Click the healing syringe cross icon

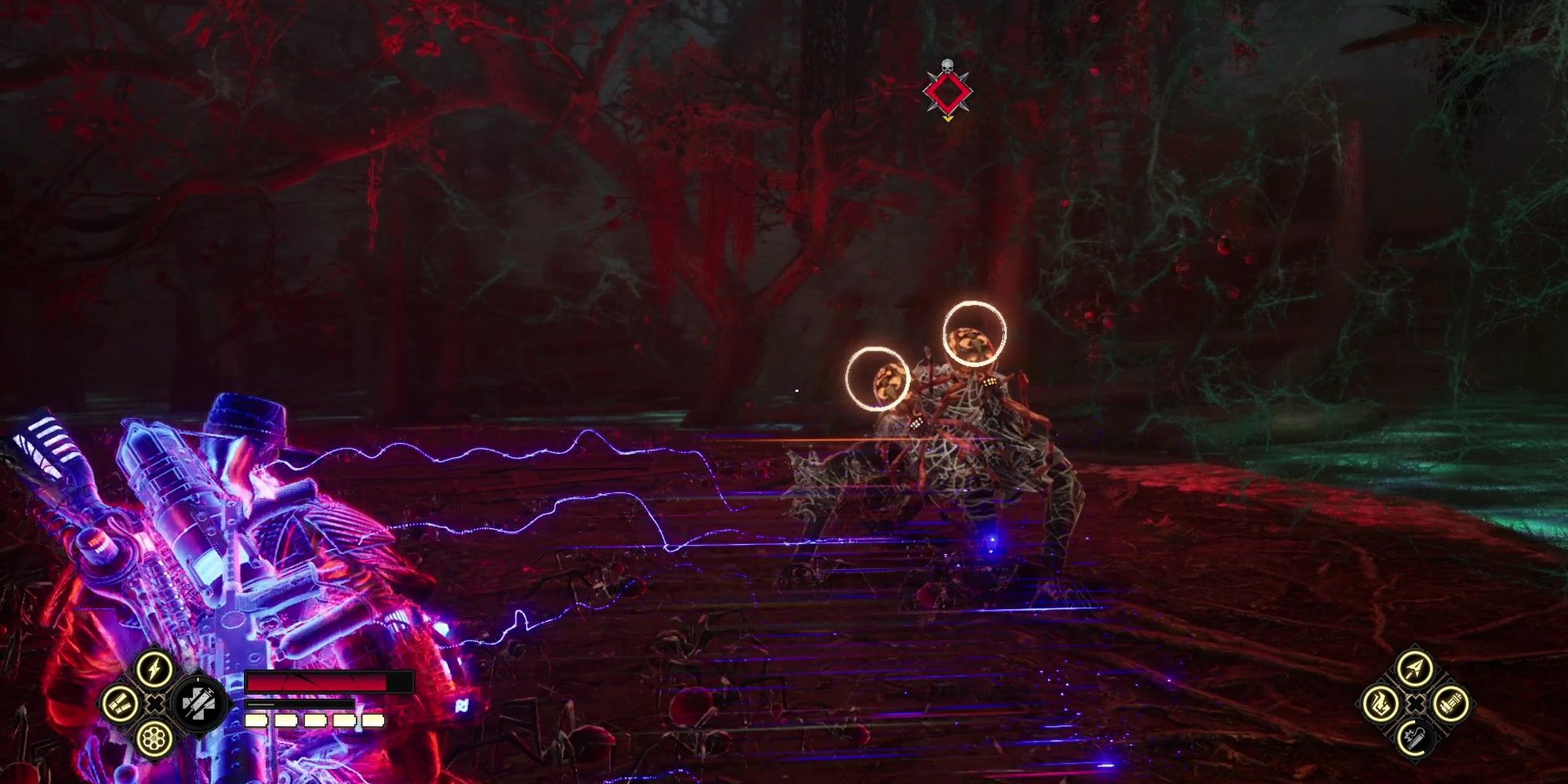click(x=200, y=705)
